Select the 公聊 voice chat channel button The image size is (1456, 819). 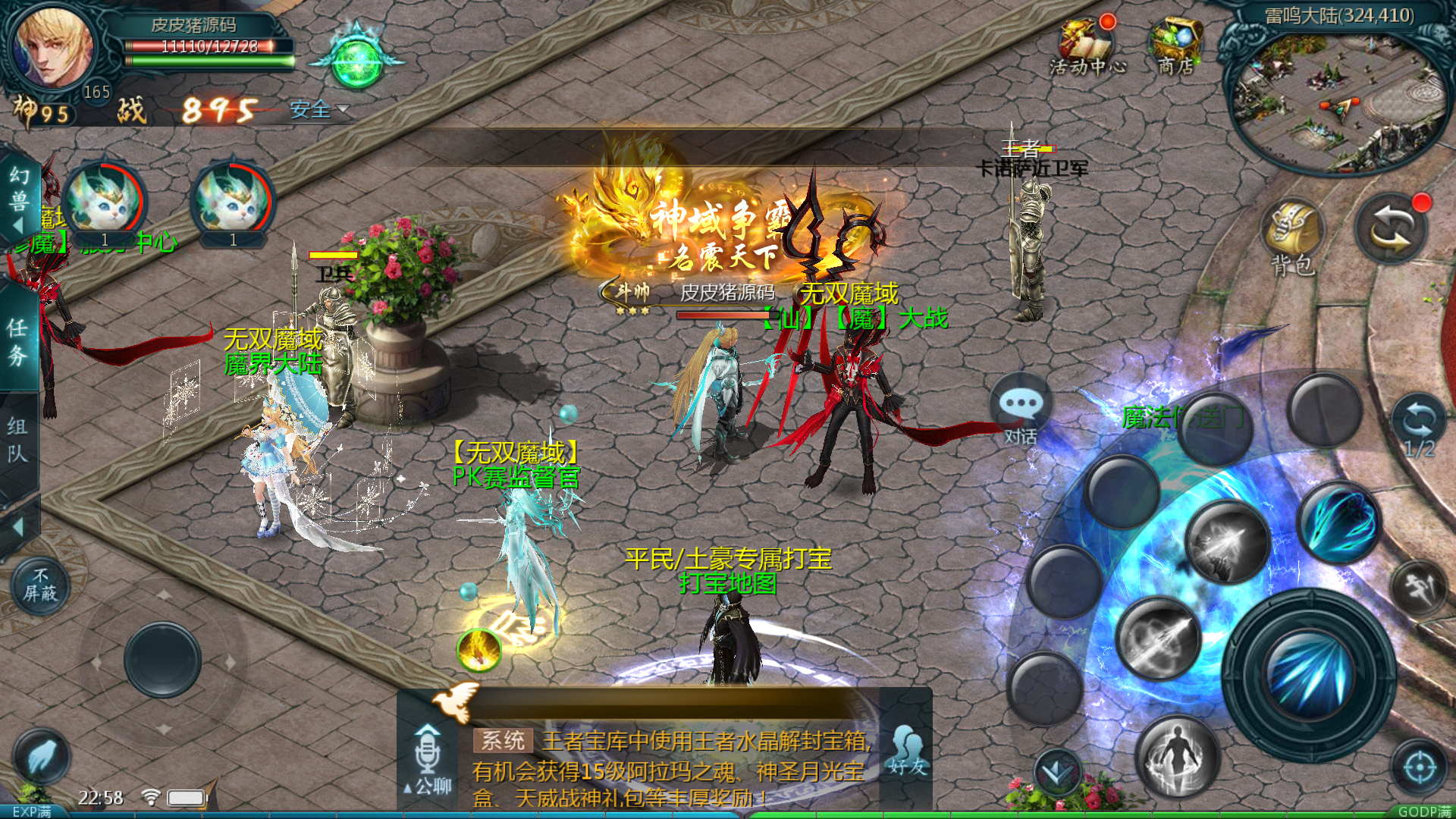point(428,758)
